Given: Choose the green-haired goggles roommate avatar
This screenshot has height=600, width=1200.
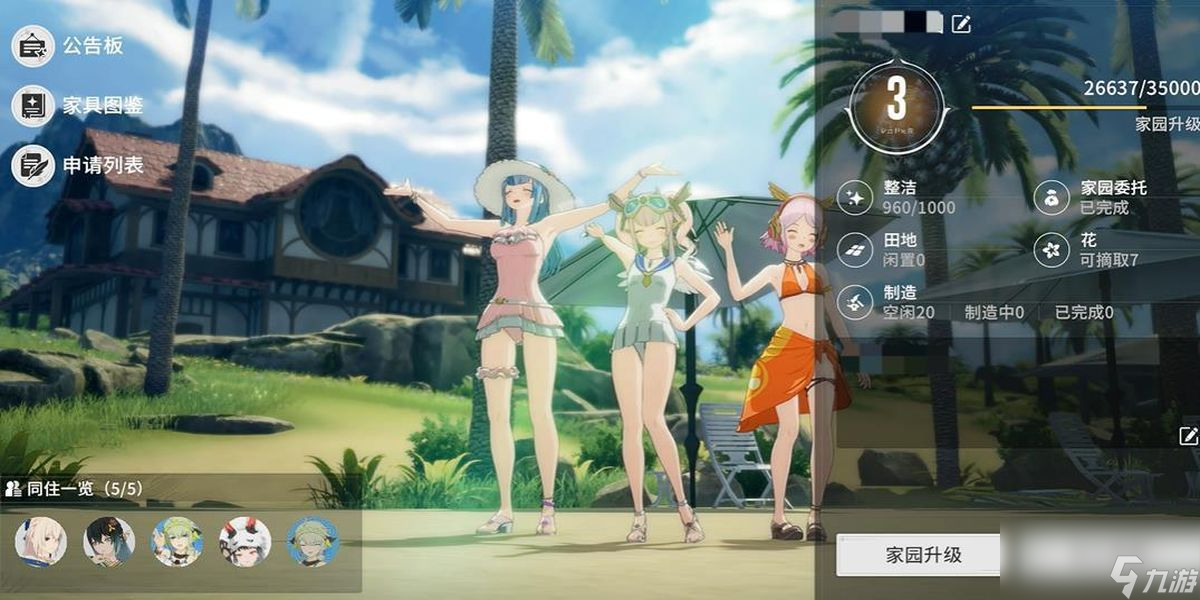Looking at the screenshot, I should 177,542.
